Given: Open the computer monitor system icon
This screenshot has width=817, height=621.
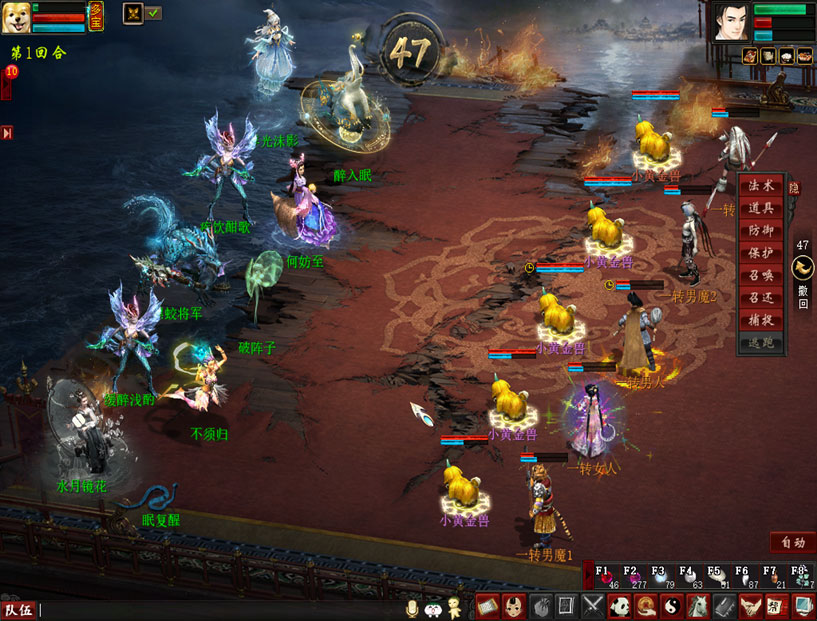Looking at the screenshot, I should pyautogui.click(x=802, y=606).
